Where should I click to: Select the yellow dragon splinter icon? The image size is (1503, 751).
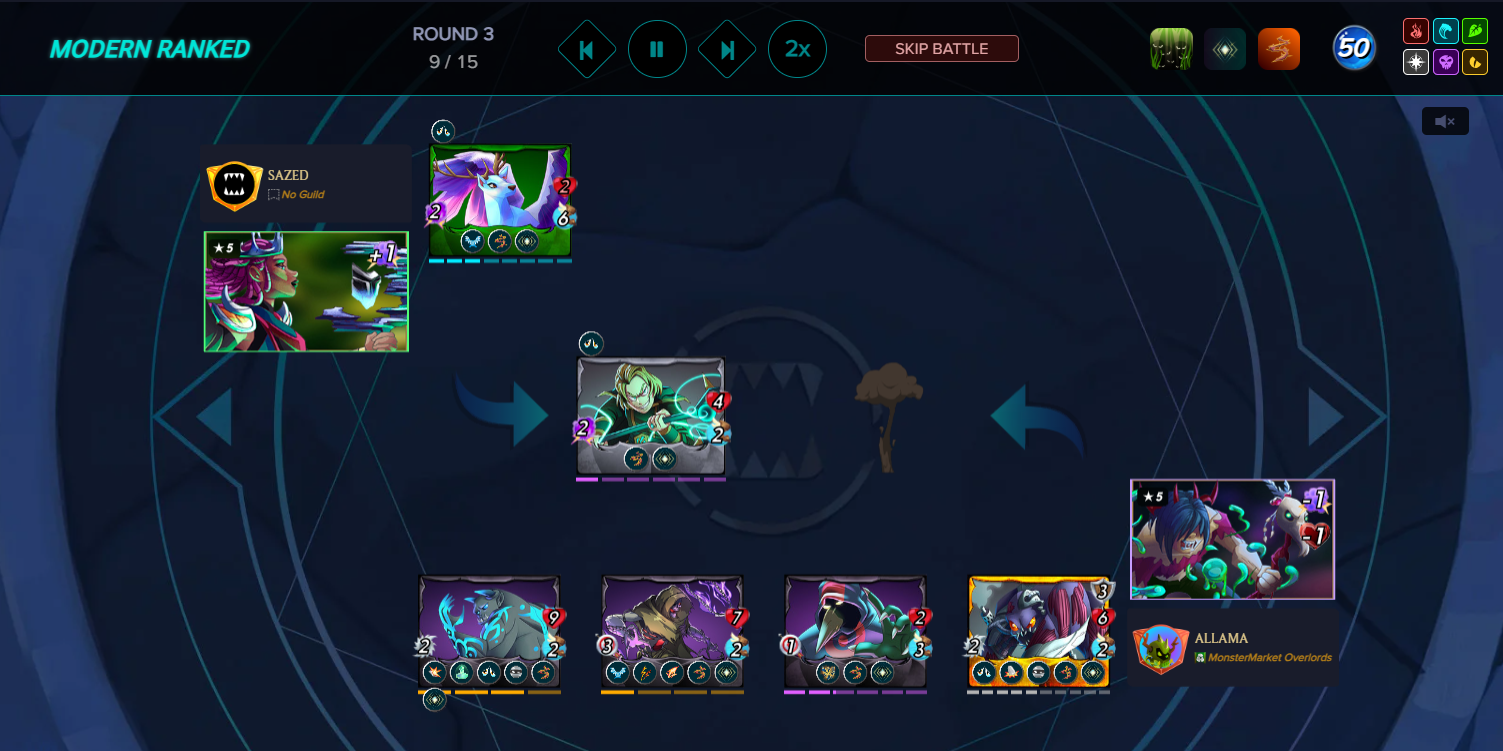[1475, 62]
